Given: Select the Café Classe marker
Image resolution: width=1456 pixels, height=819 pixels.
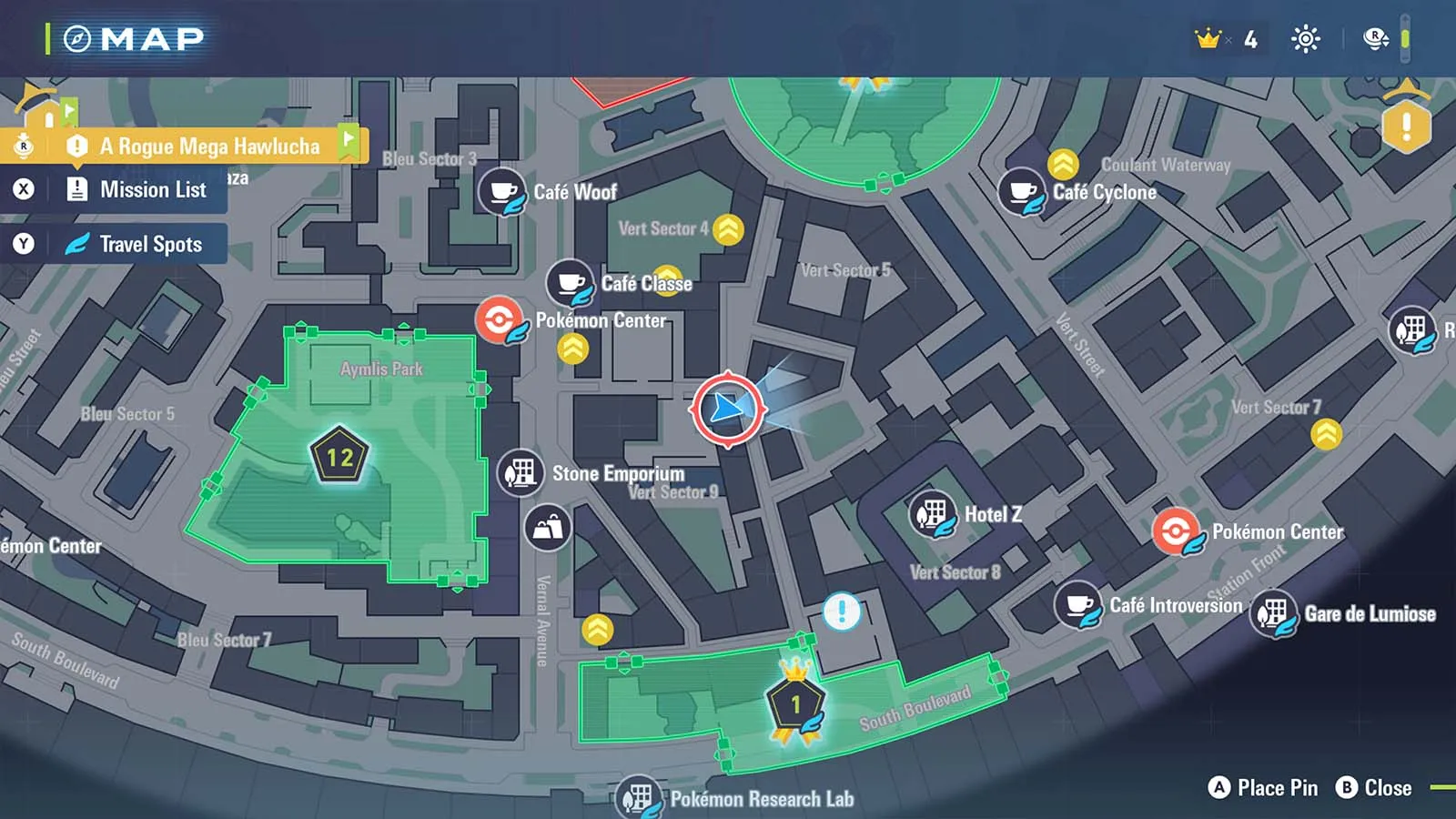Looking at the screenshot, I should [570, 282].
